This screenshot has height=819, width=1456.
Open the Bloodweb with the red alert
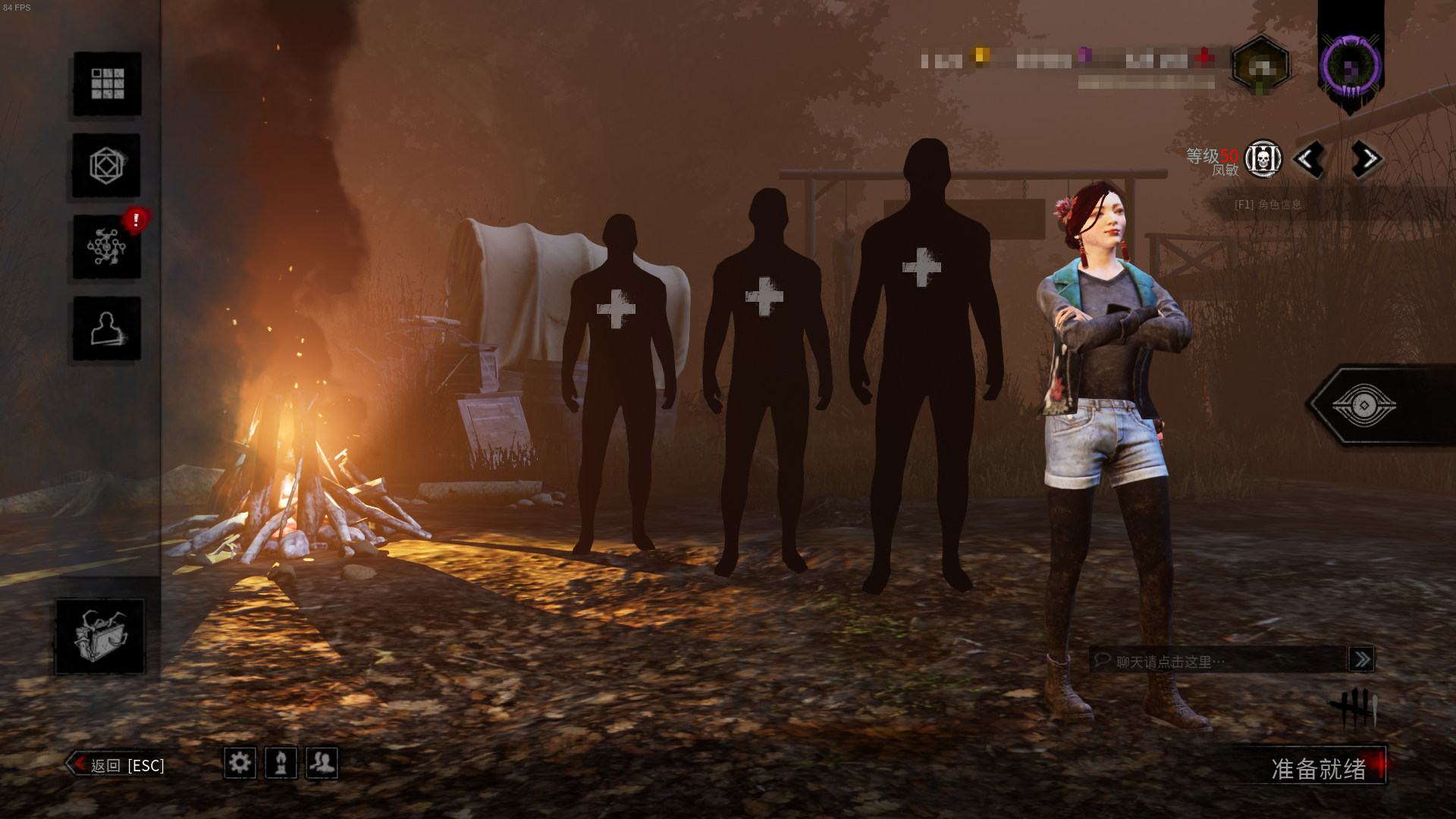(106, 247)
